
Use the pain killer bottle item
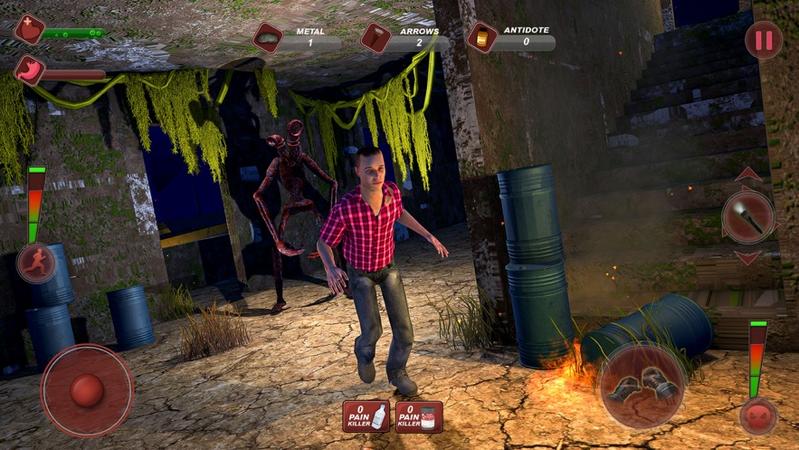click(x=366, y=416)
